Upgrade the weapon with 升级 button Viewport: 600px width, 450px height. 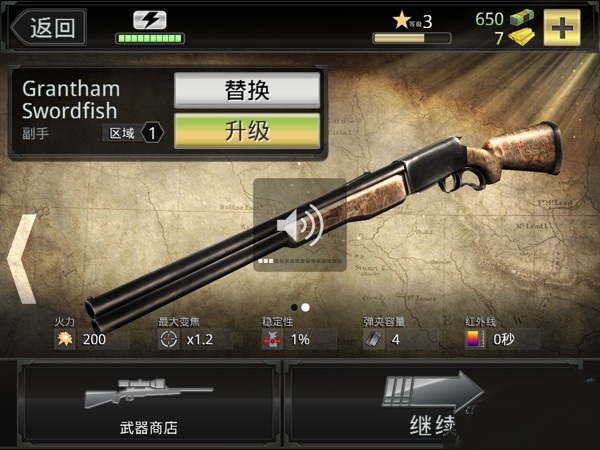[247, 131]
